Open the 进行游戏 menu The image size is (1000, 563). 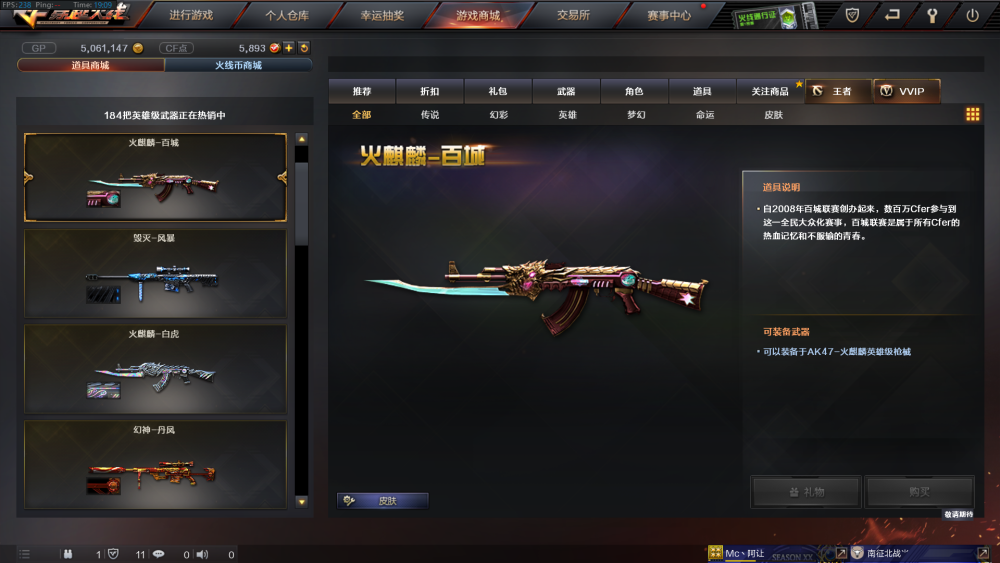click(191, 15)
